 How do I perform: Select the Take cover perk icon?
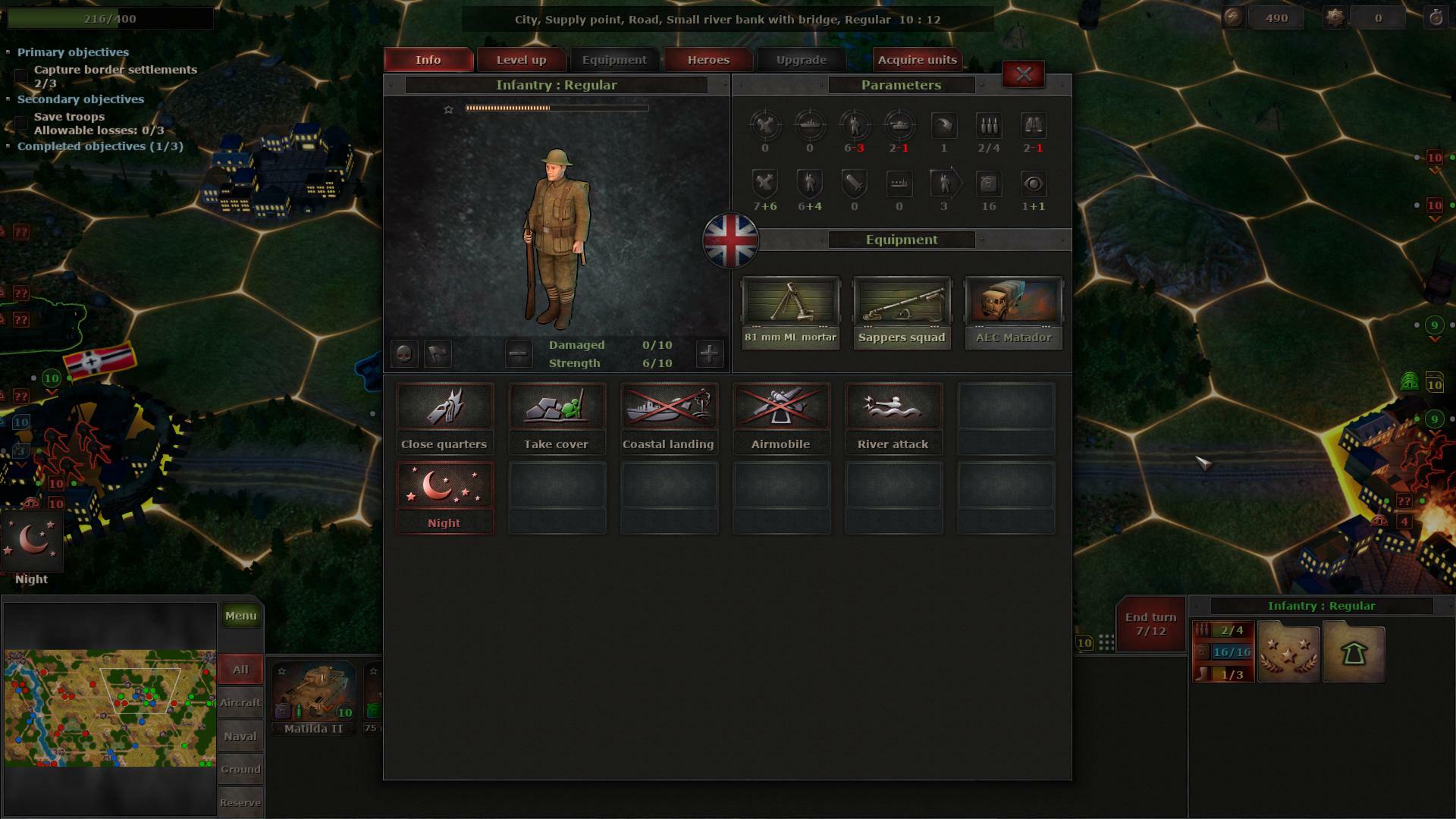tap(557, 406)
